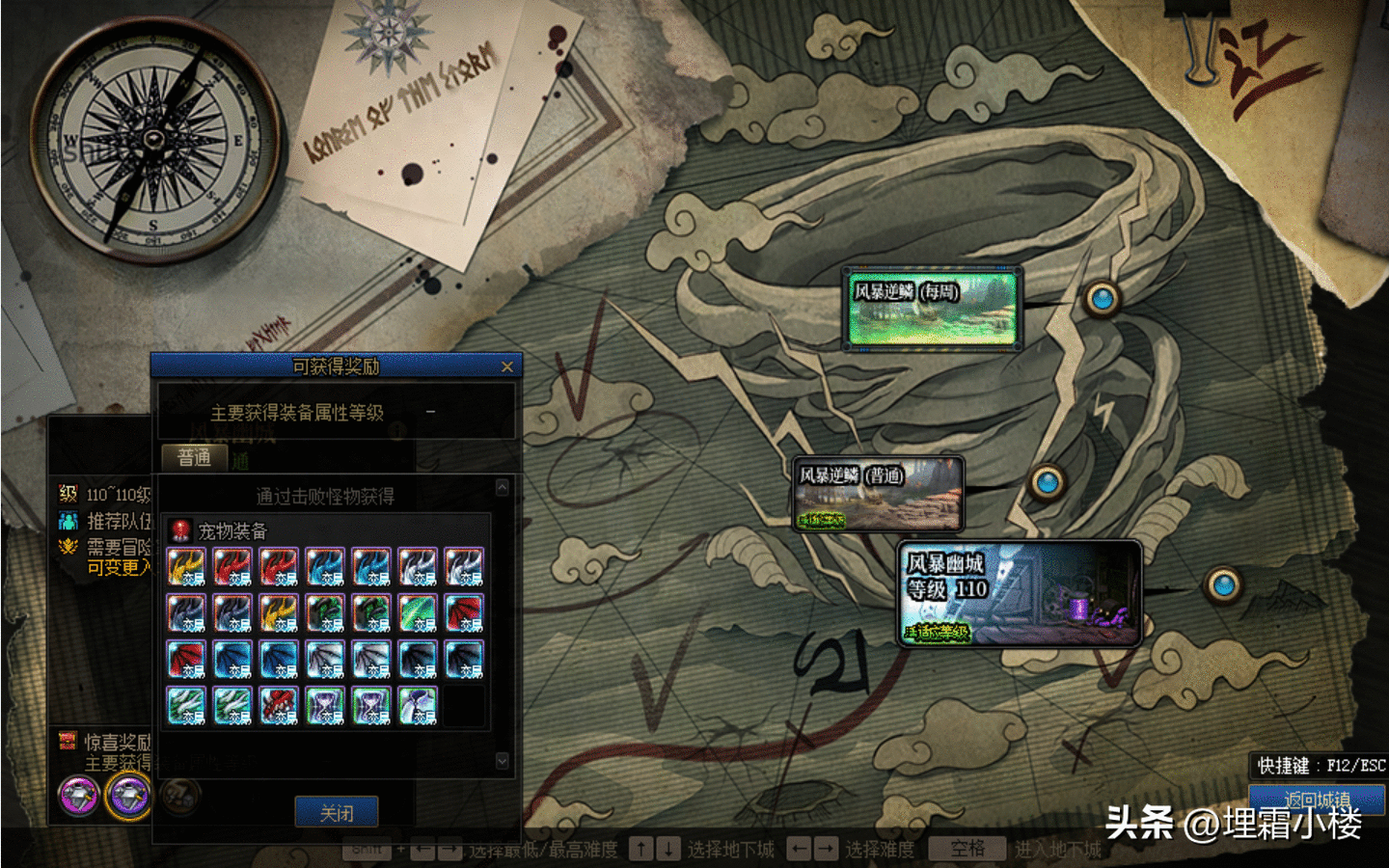Select the 风暴逆鳞 (每周) weekly dungeon

pos(932,309)
